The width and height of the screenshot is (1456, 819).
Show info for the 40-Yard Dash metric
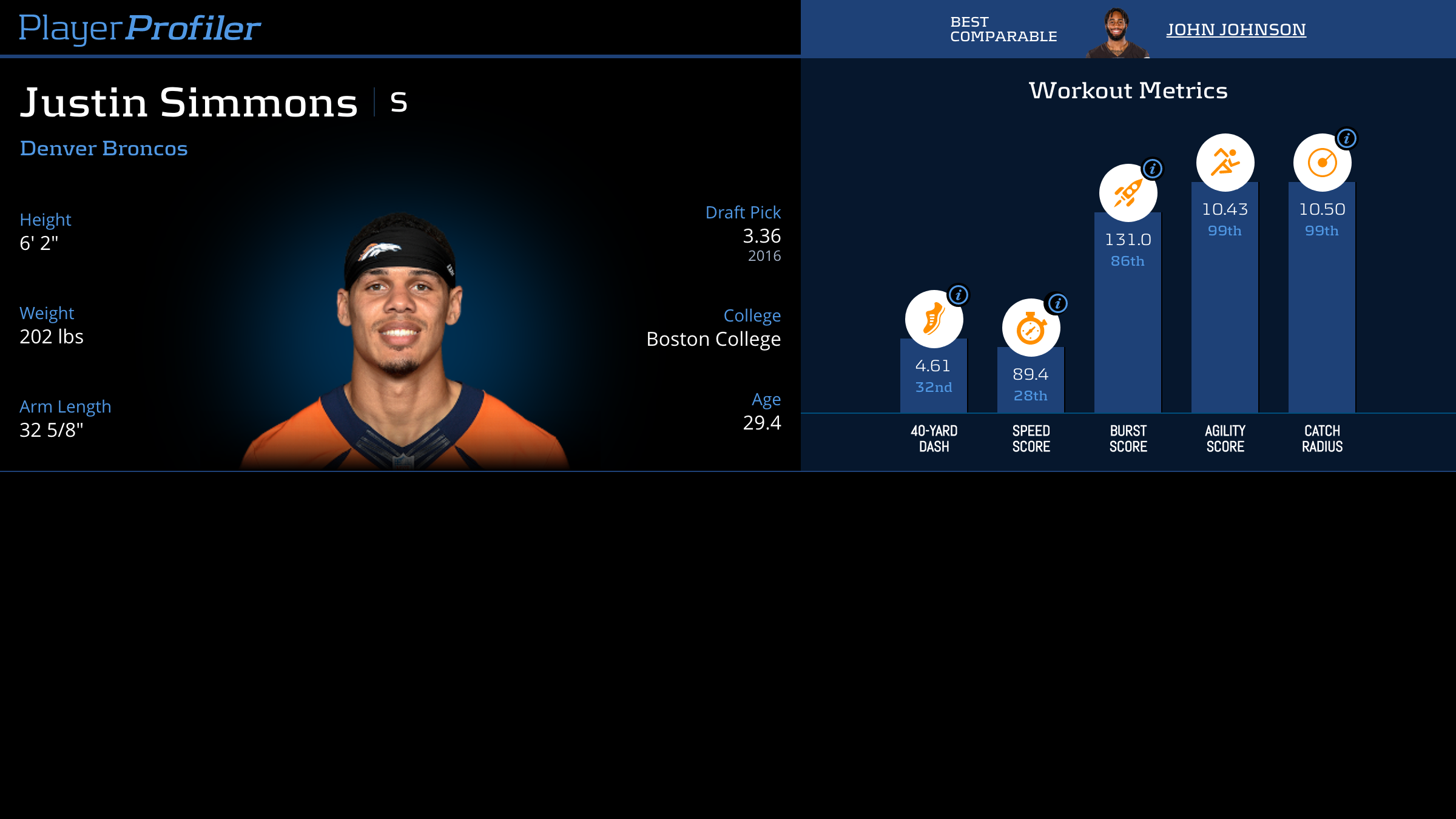[959, 295]
